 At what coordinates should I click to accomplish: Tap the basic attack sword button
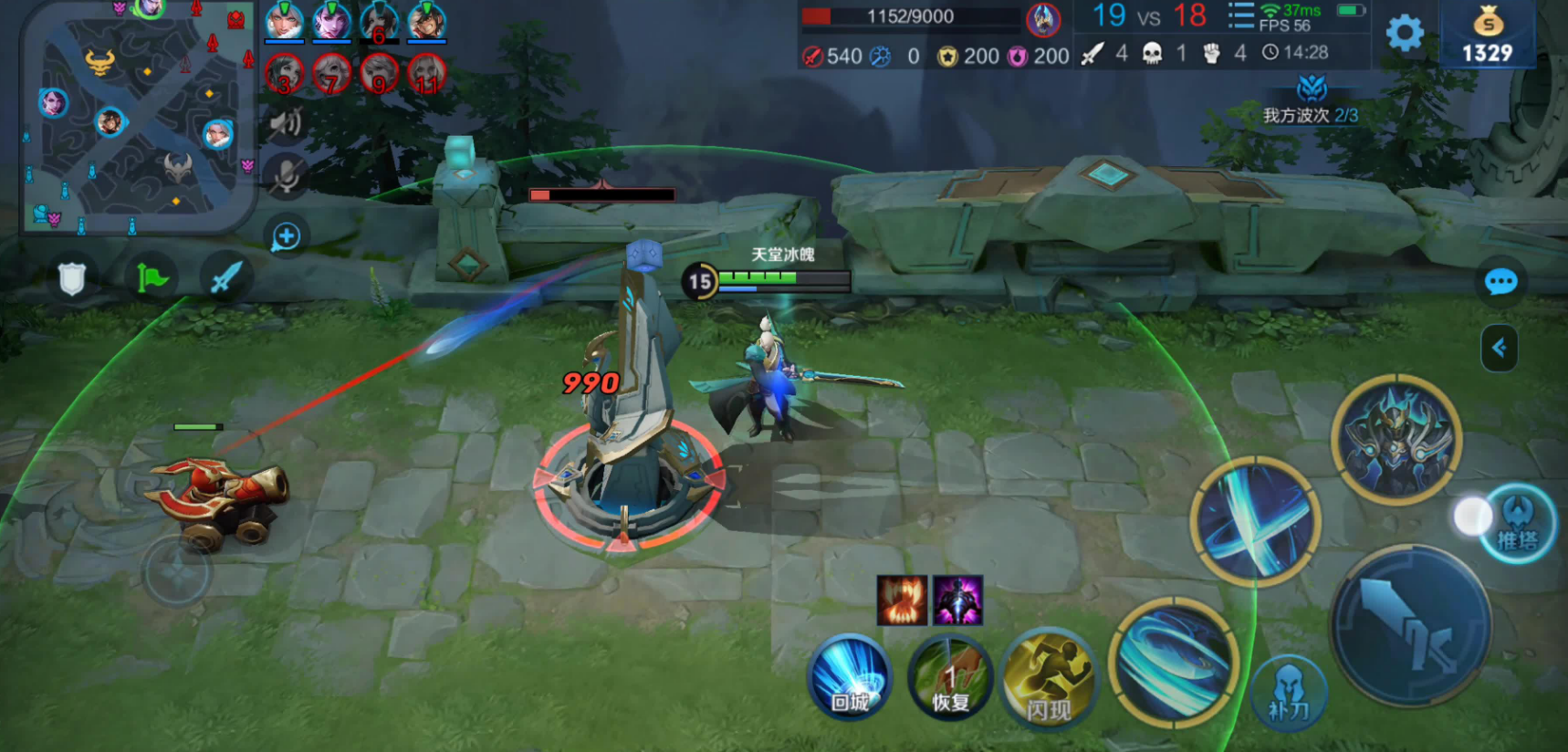1410,626
